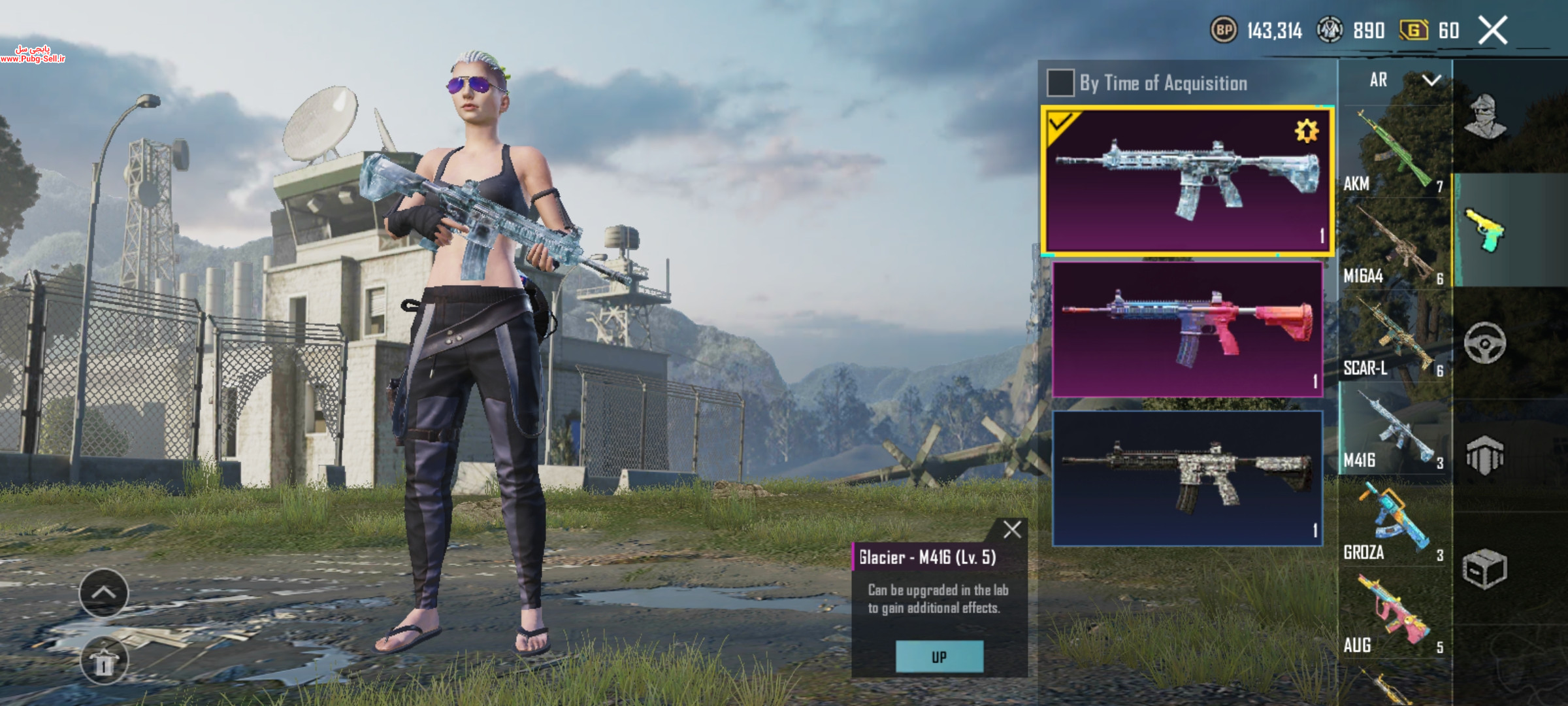Close the inventory screen with the top X
Image resolution: width=1568 pixels, height=706 pixels.
coord(1493,31)
